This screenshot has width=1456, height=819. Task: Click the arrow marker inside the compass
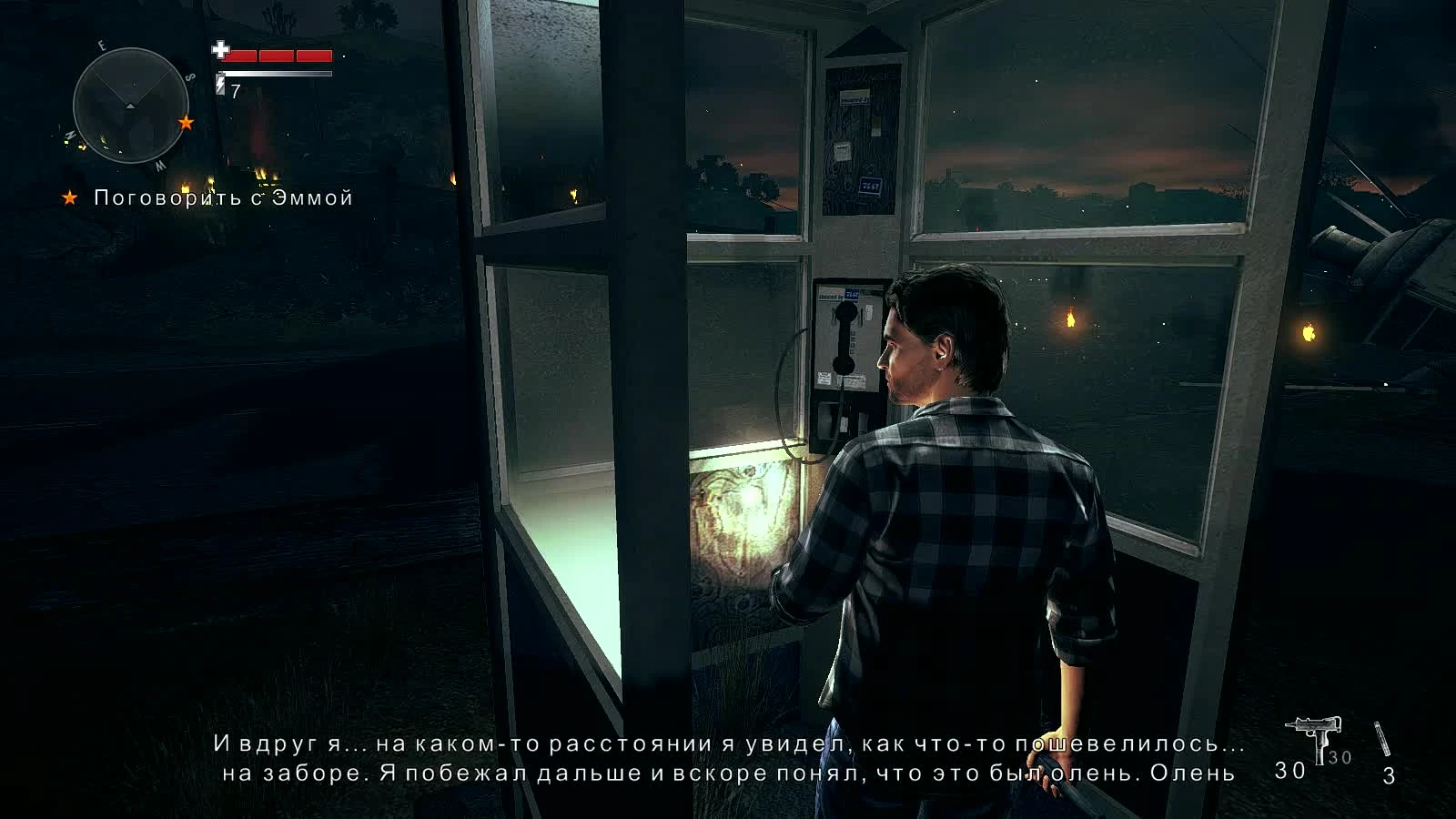131,106
